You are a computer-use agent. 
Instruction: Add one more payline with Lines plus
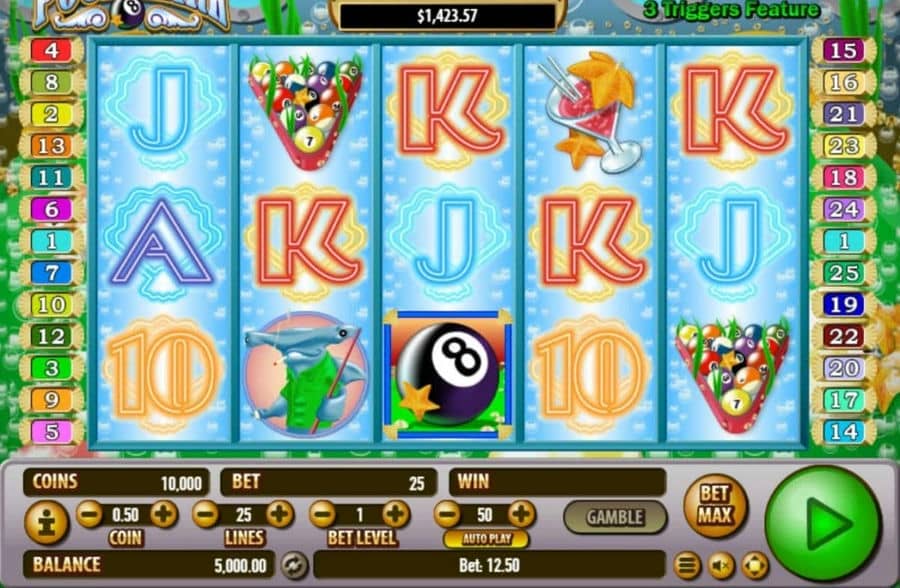click(x=280, y=515)
